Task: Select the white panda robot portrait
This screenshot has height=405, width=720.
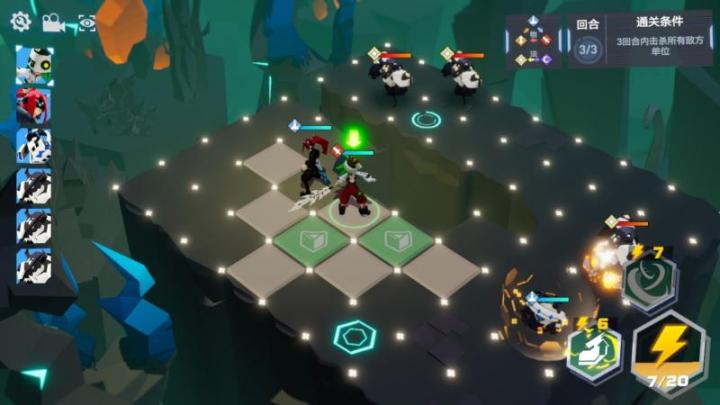Action: tap(34, 65)
